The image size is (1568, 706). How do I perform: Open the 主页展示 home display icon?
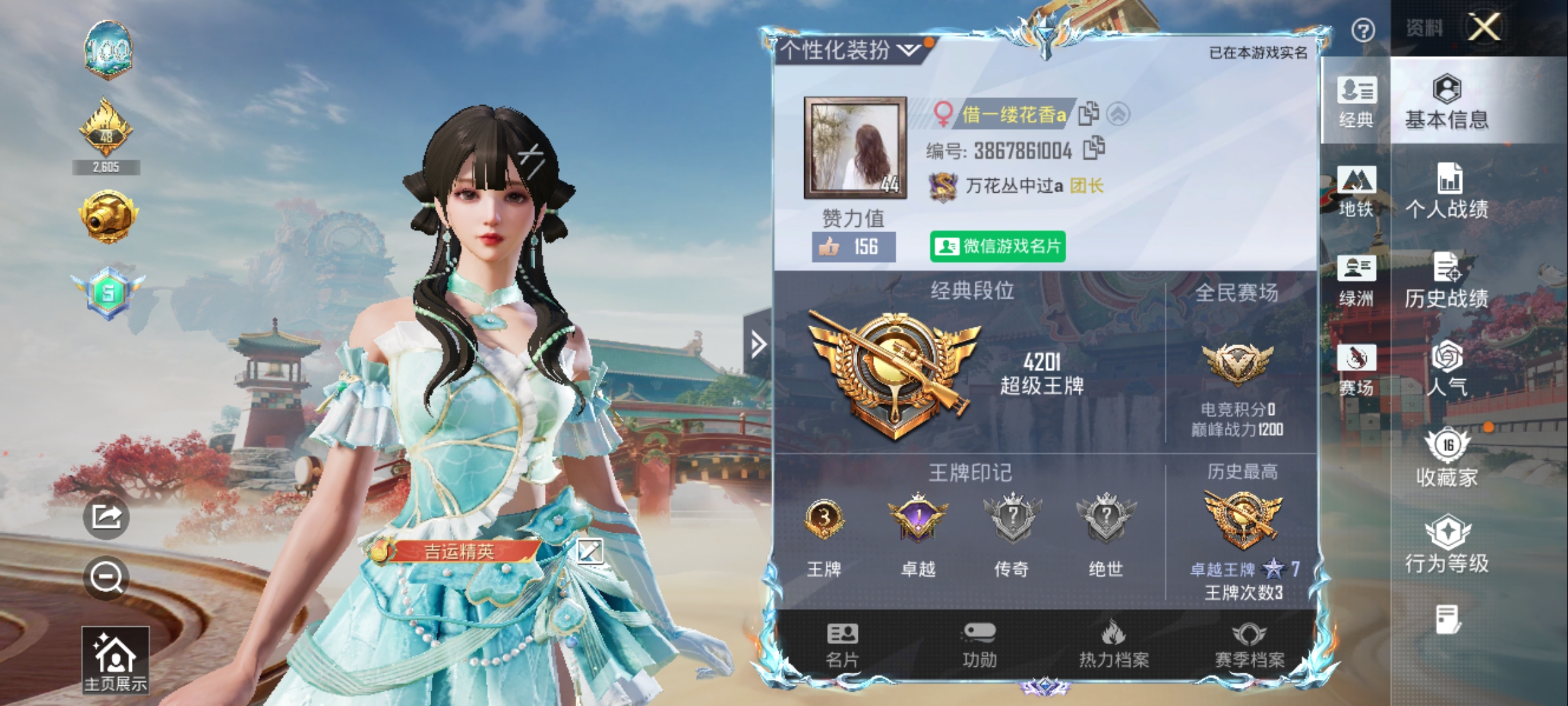tap(115, 658)
